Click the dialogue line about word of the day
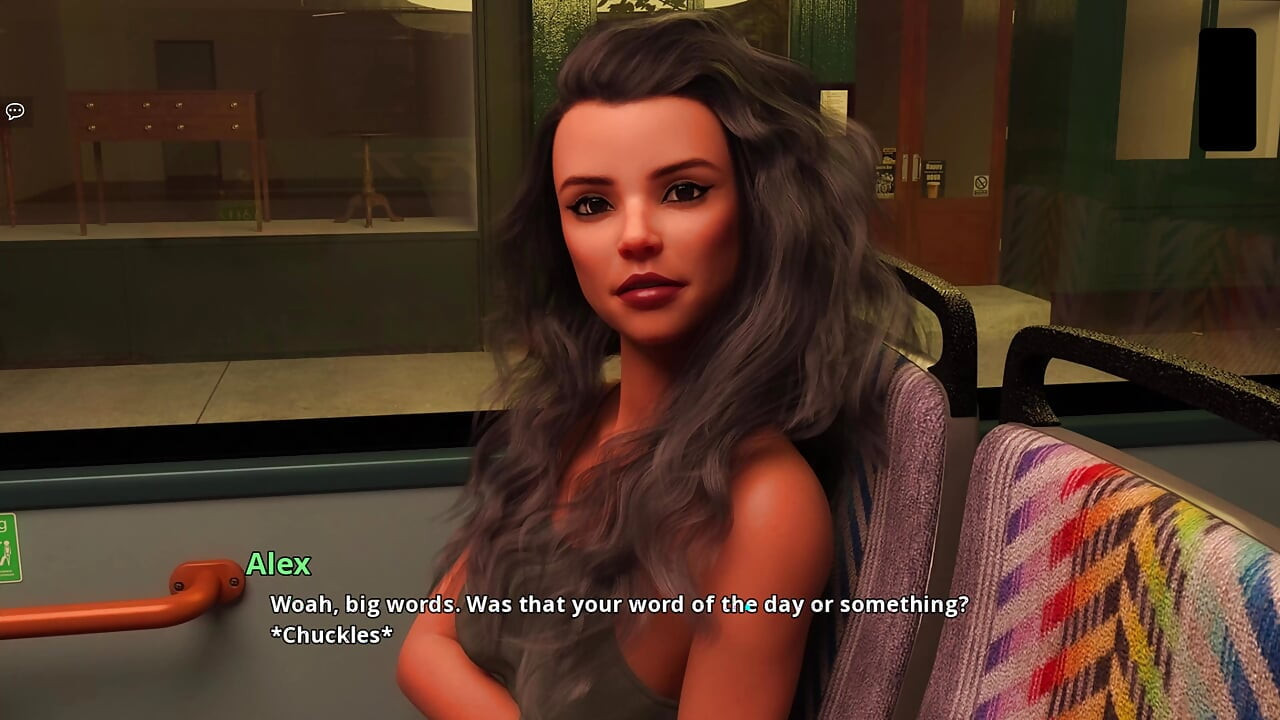Image resolution: width=1280 pixels, height=720 pixels. tap(615, 605)
